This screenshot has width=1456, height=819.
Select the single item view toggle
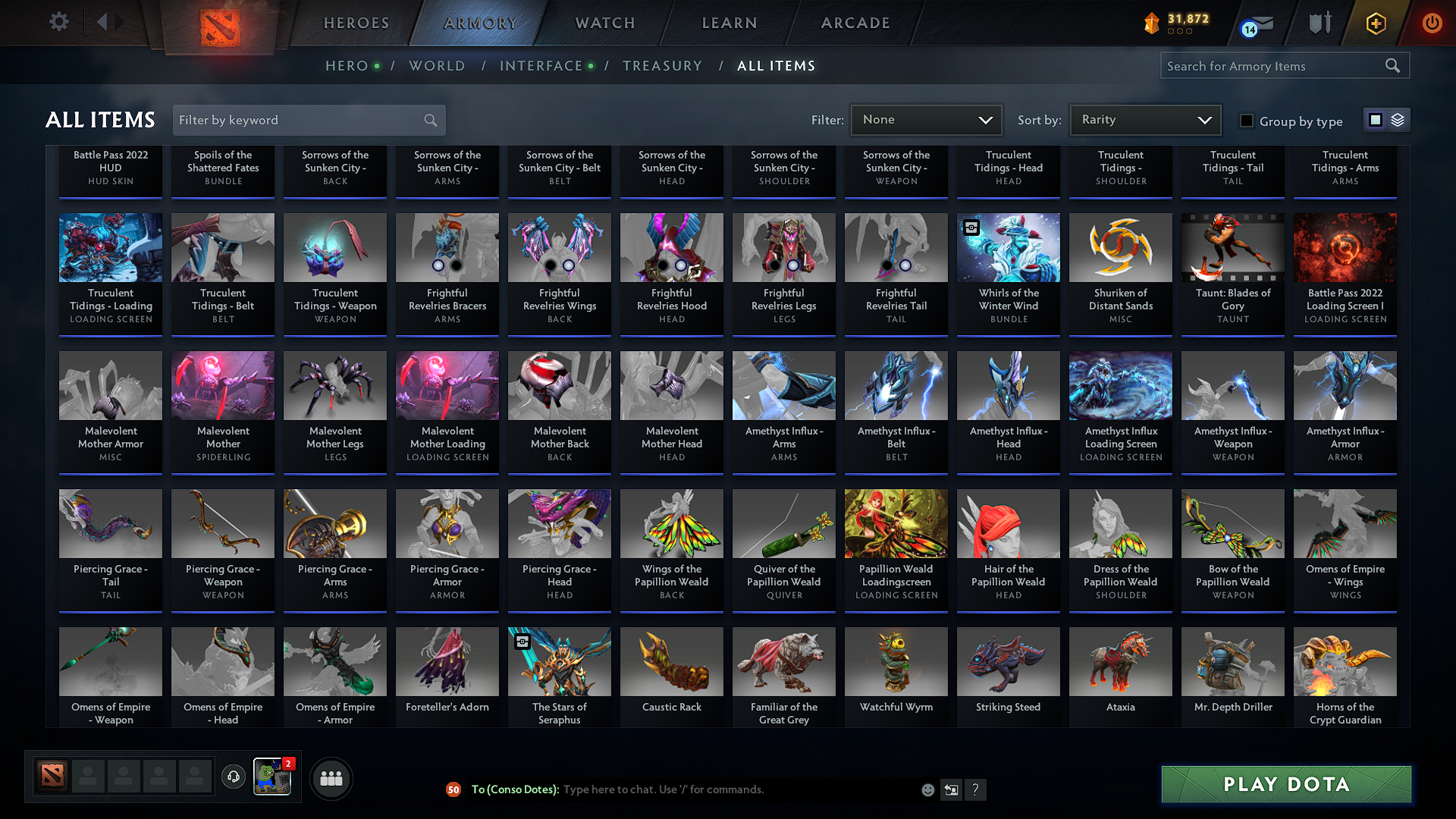click(x=1376, y=119)
